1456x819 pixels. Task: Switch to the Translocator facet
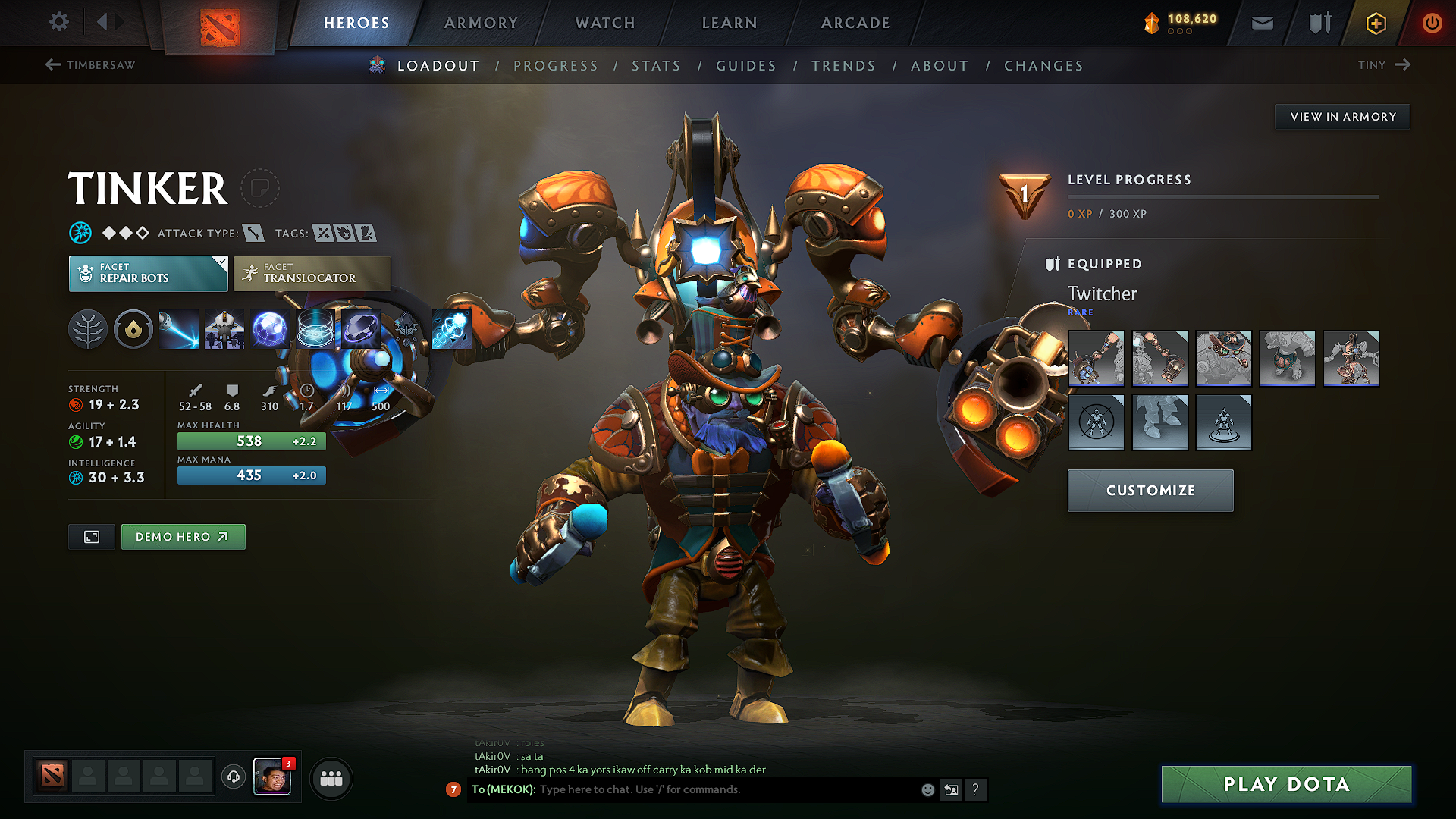click(311, 273)
